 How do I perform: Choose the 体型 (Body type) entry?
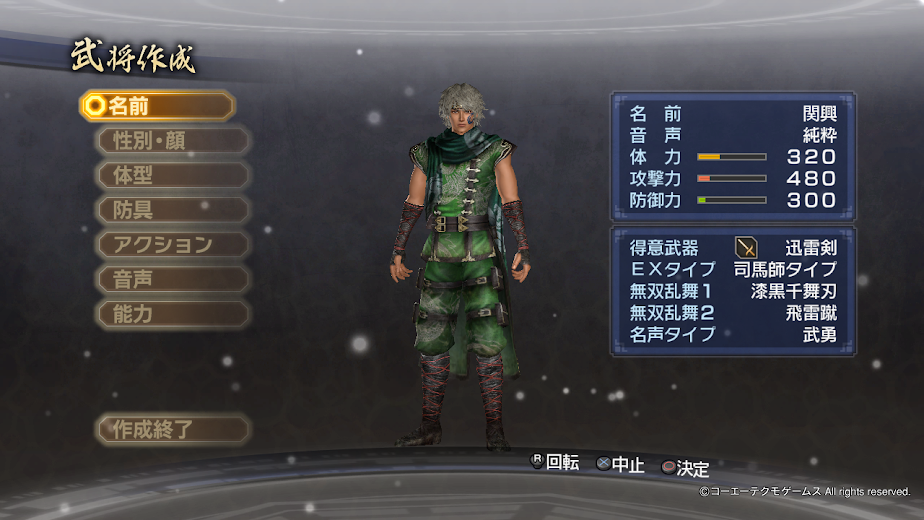tap(171, 175)
